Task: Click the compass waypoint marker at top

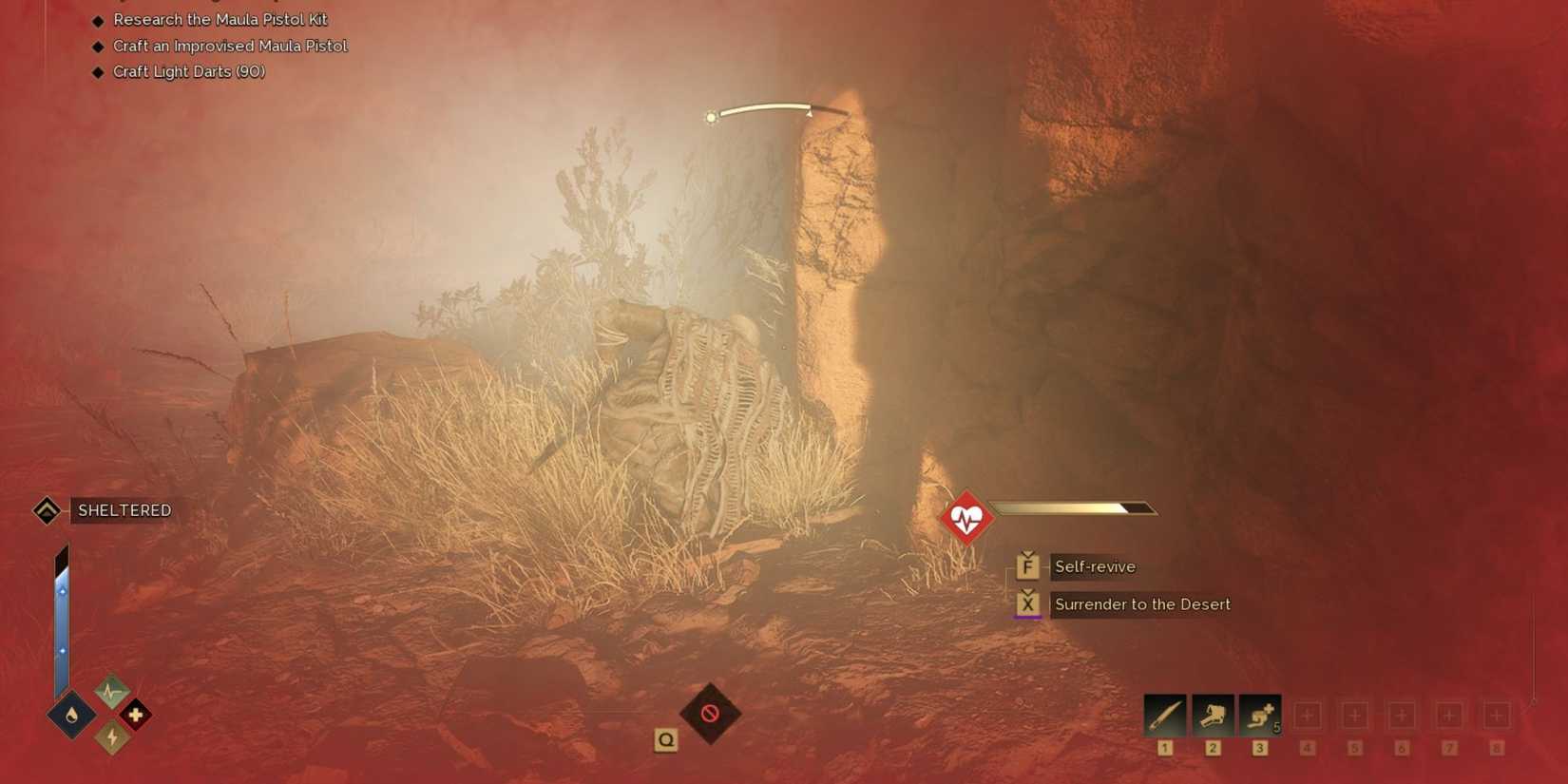Action: [712, 116]
